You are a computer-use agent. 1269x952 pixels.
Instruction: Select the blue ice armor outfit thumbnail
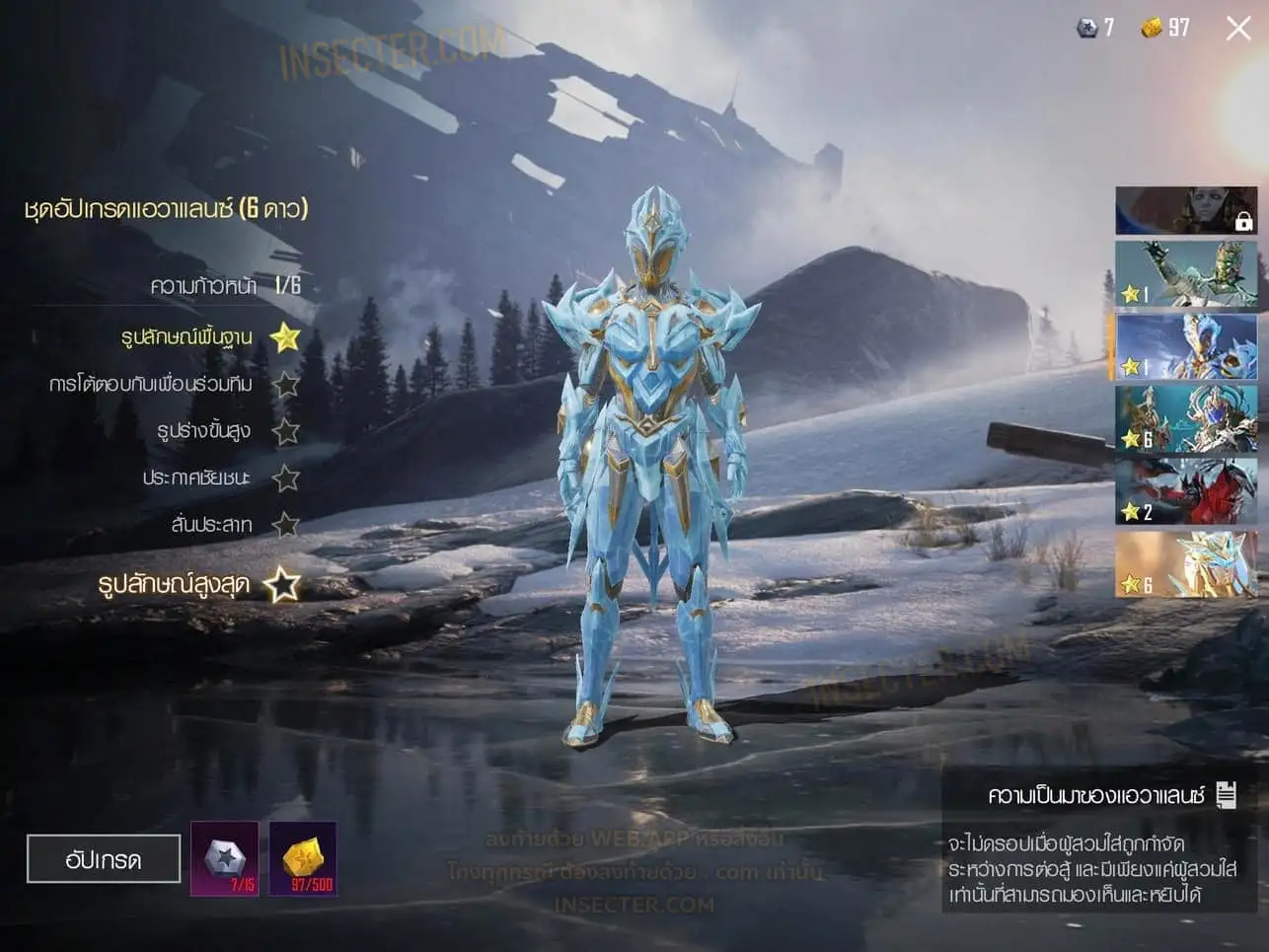pyautogui.click(x=1186, y=347)
